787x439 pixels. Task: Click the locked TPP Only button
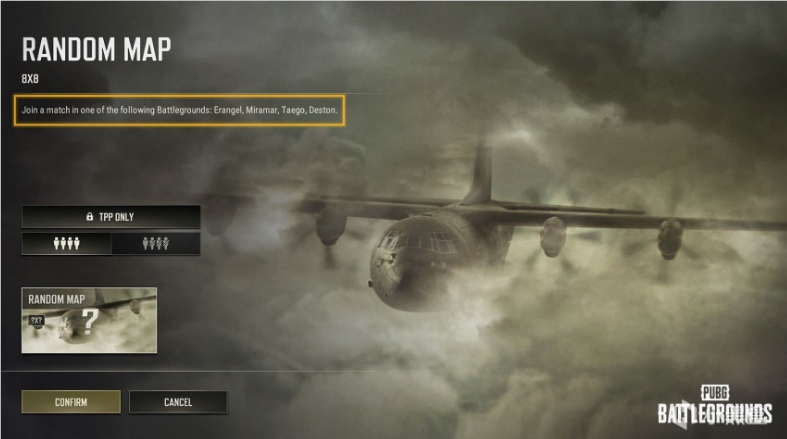click(111, 216)
